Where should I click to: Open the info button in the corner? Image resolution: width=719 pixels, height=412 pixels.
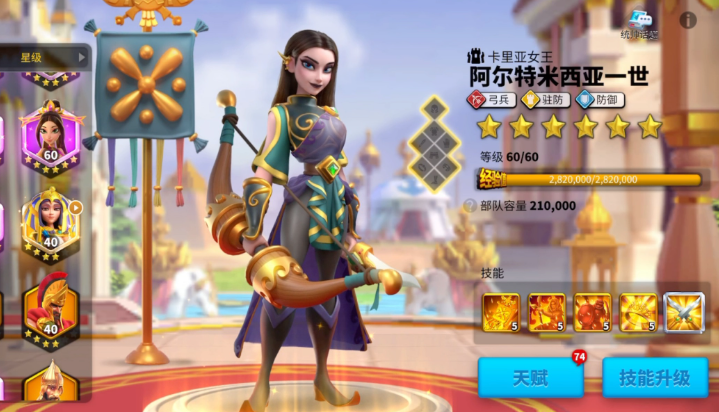point(688,19)
